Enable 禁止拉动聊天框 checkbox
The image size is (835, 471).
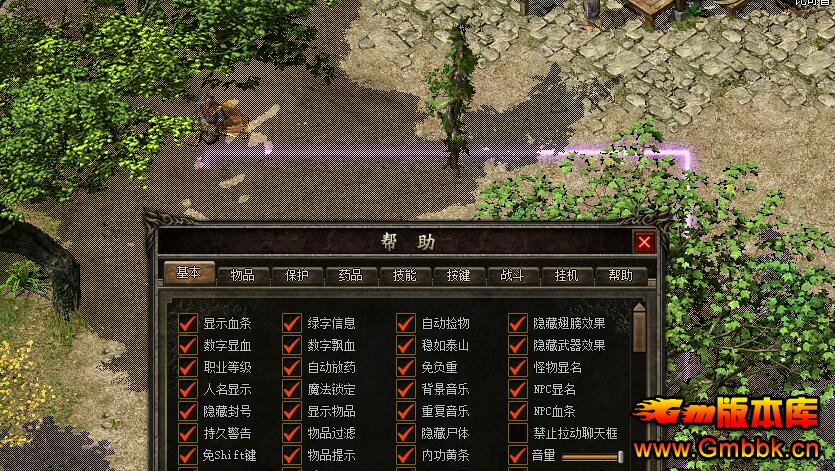(x=517, y=434)
